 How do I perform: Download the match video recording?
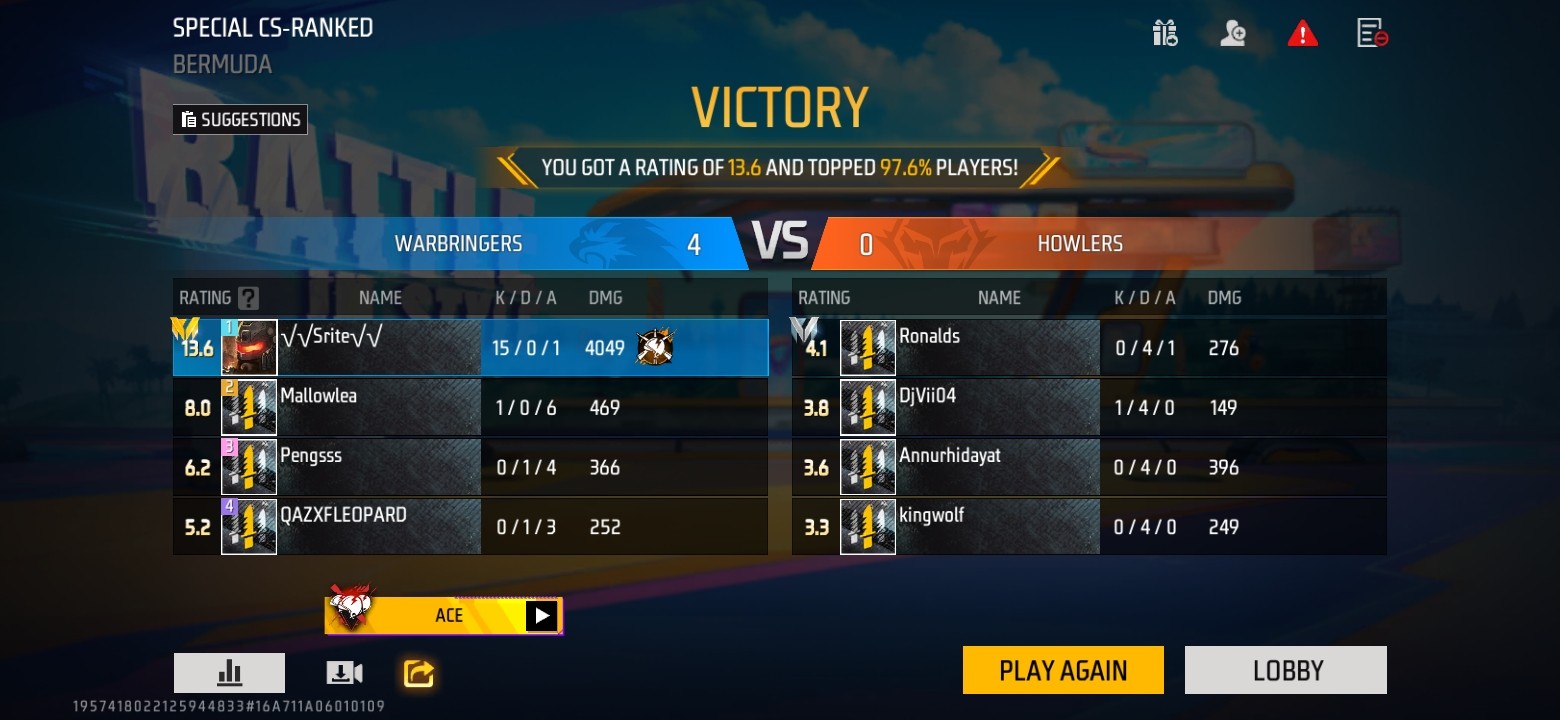(x=344, y=673)
